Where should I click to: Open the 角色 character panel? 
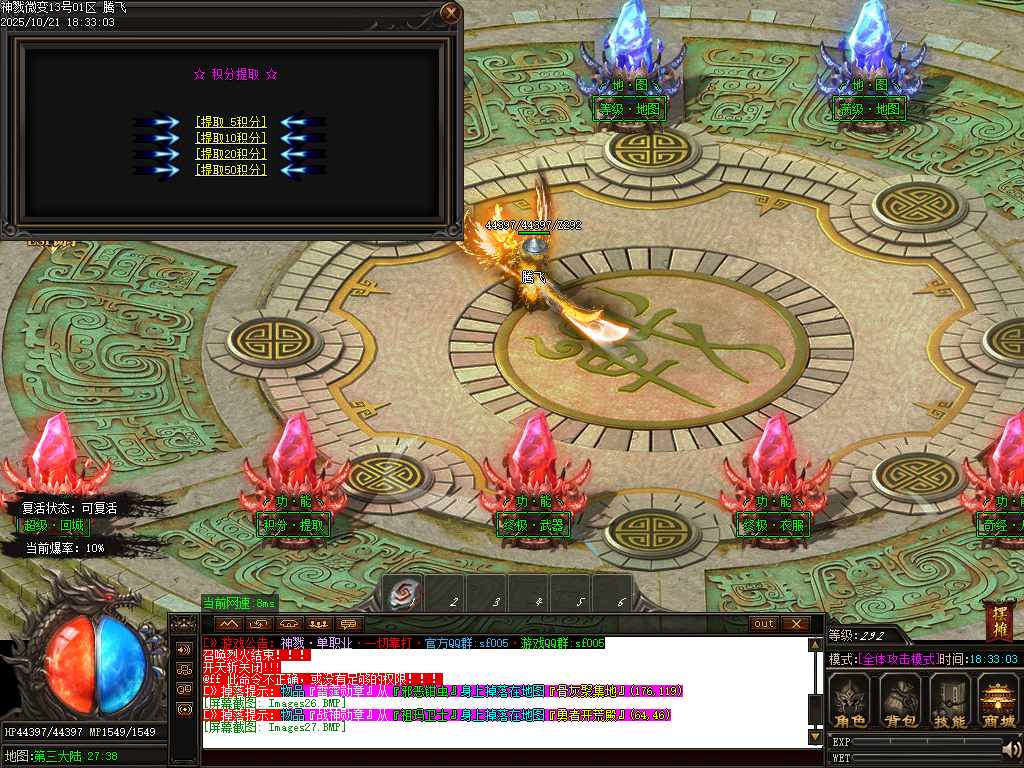click(851, 700)
